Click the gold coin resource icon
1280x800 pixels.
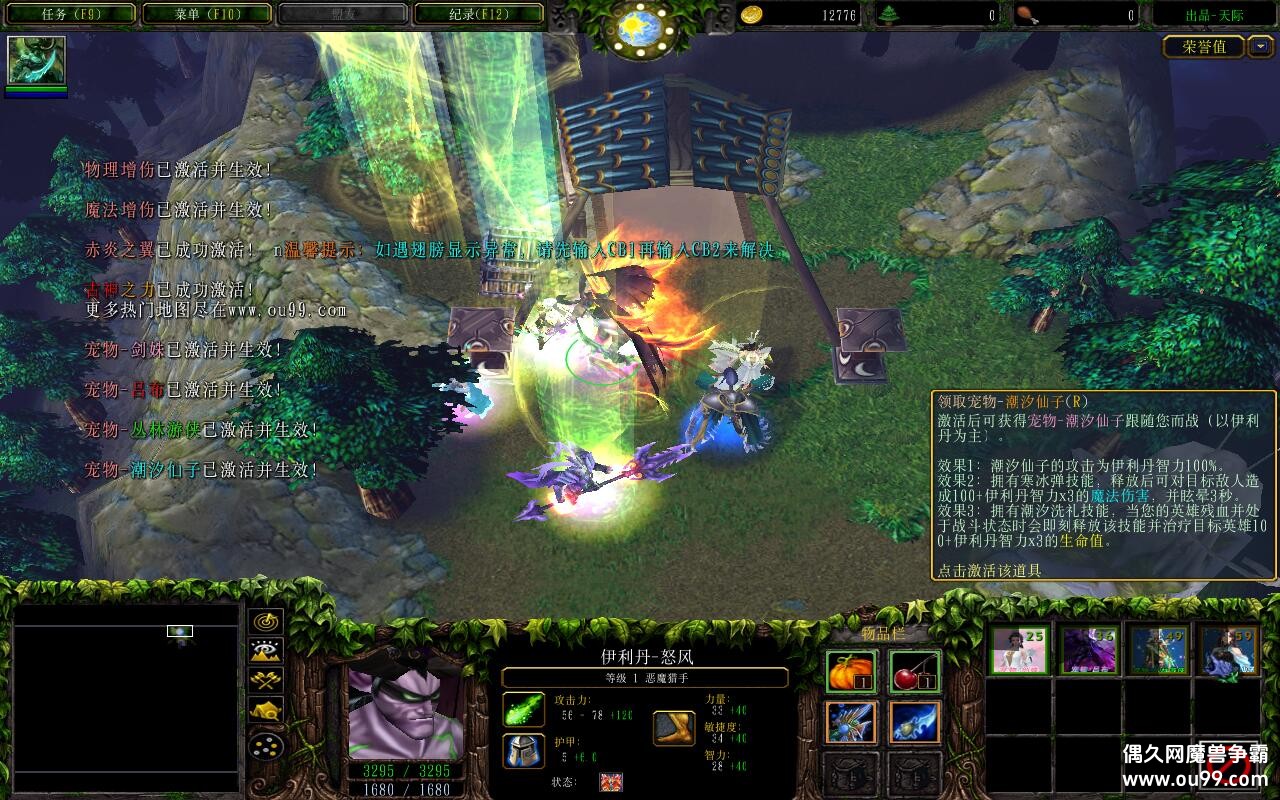click(x=750, y=13)
